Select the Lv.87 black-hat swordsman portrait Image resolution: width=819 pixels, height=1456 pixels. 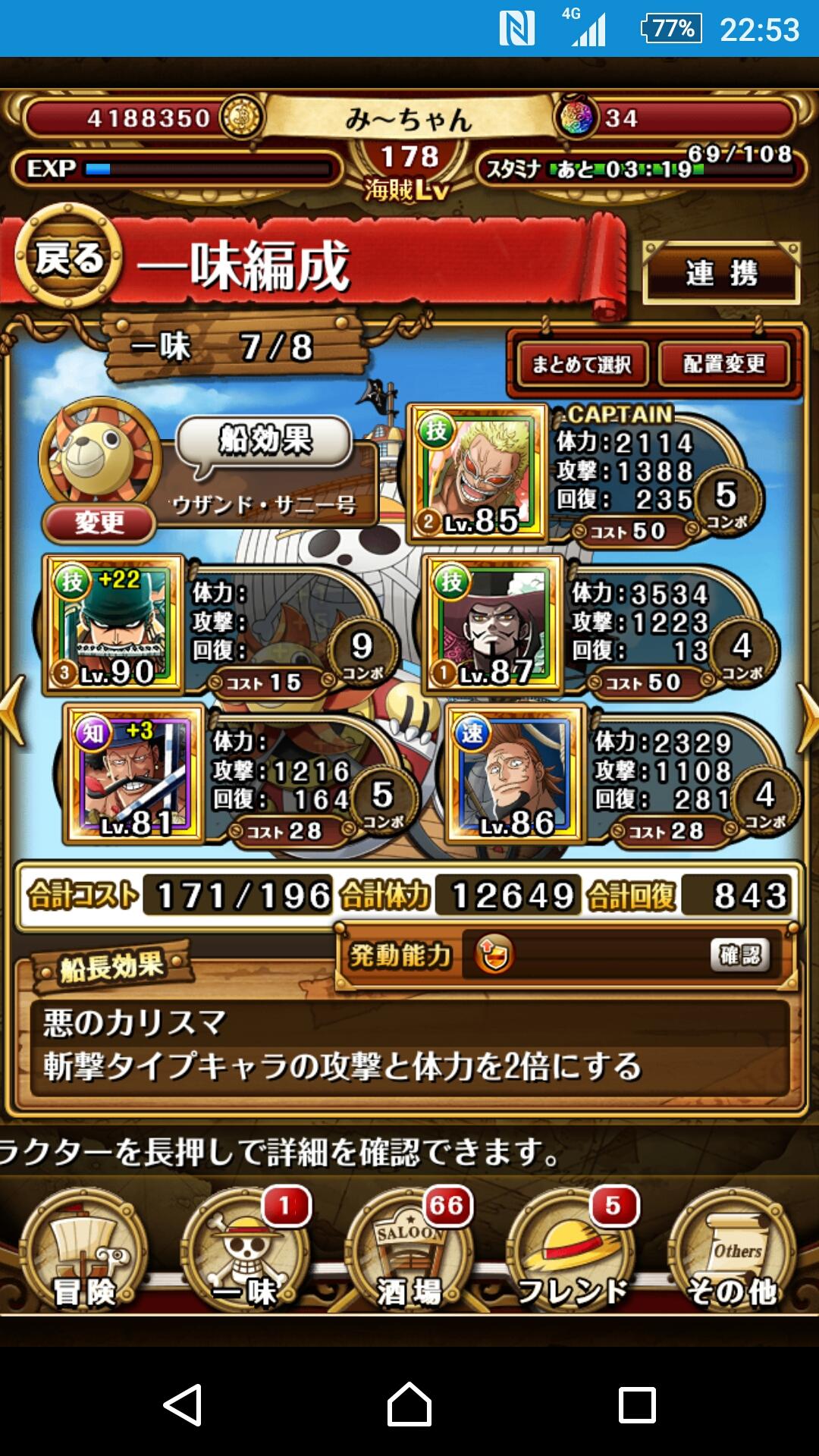pyautogui.click(x=494, y=624)
